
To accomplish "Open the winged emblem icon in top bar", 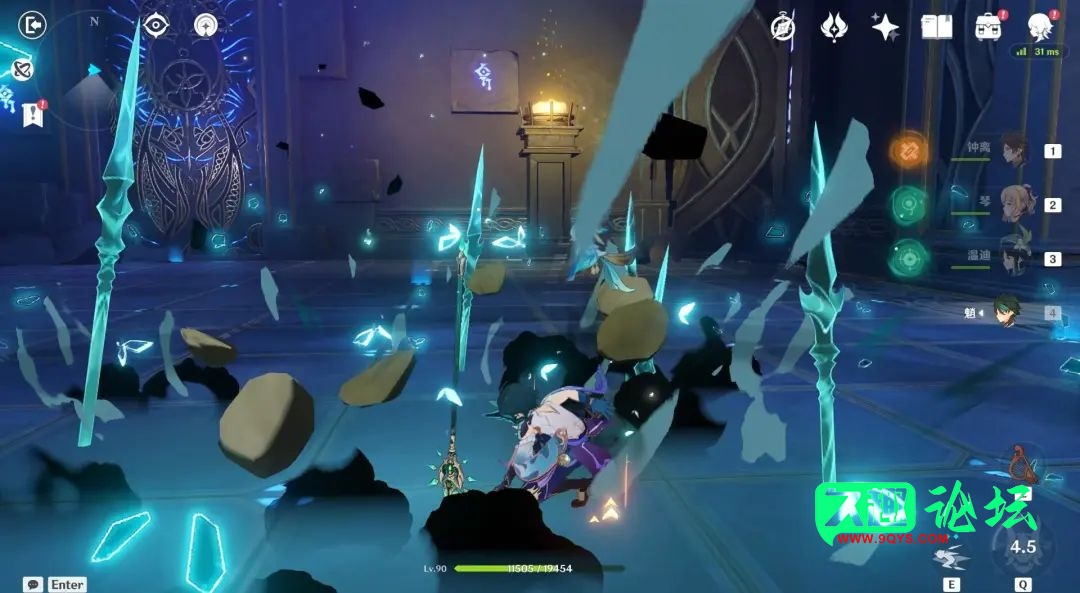I will (x=834, y=28).
